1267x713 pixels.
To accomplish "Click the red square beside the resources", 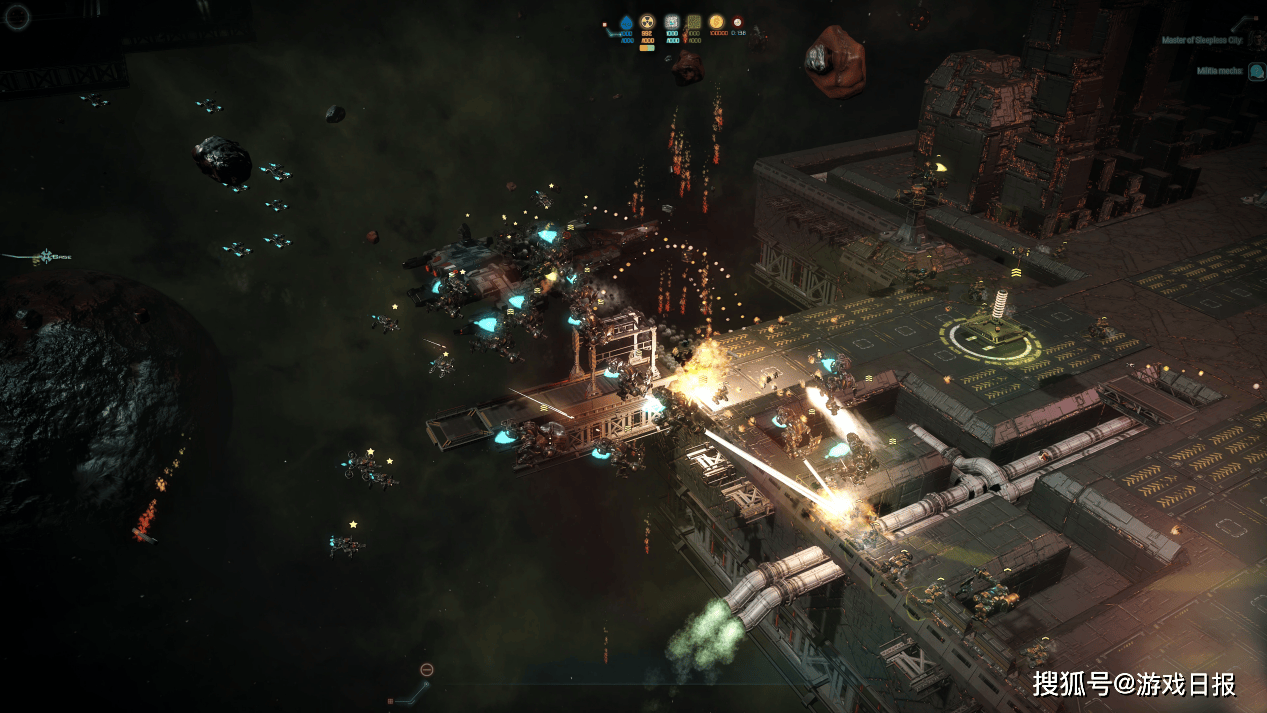I will tap(604, 22).
